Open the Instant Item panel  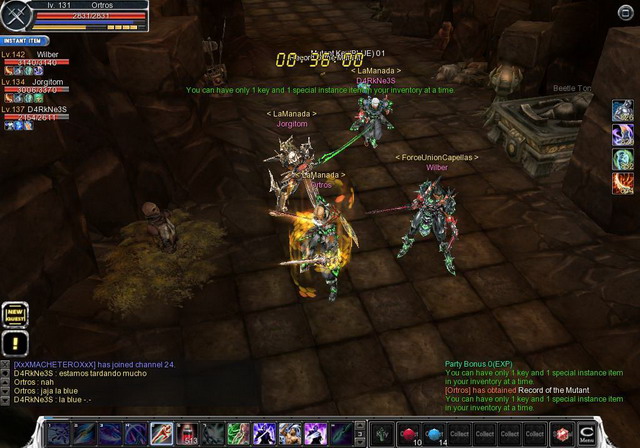(21, 41)
